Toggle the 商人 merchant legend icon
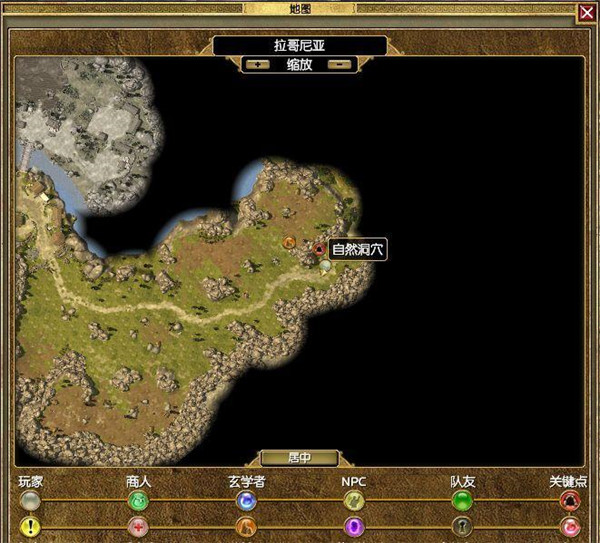The image size is (600, 543). pyautogui.click(x=139, y=499)
